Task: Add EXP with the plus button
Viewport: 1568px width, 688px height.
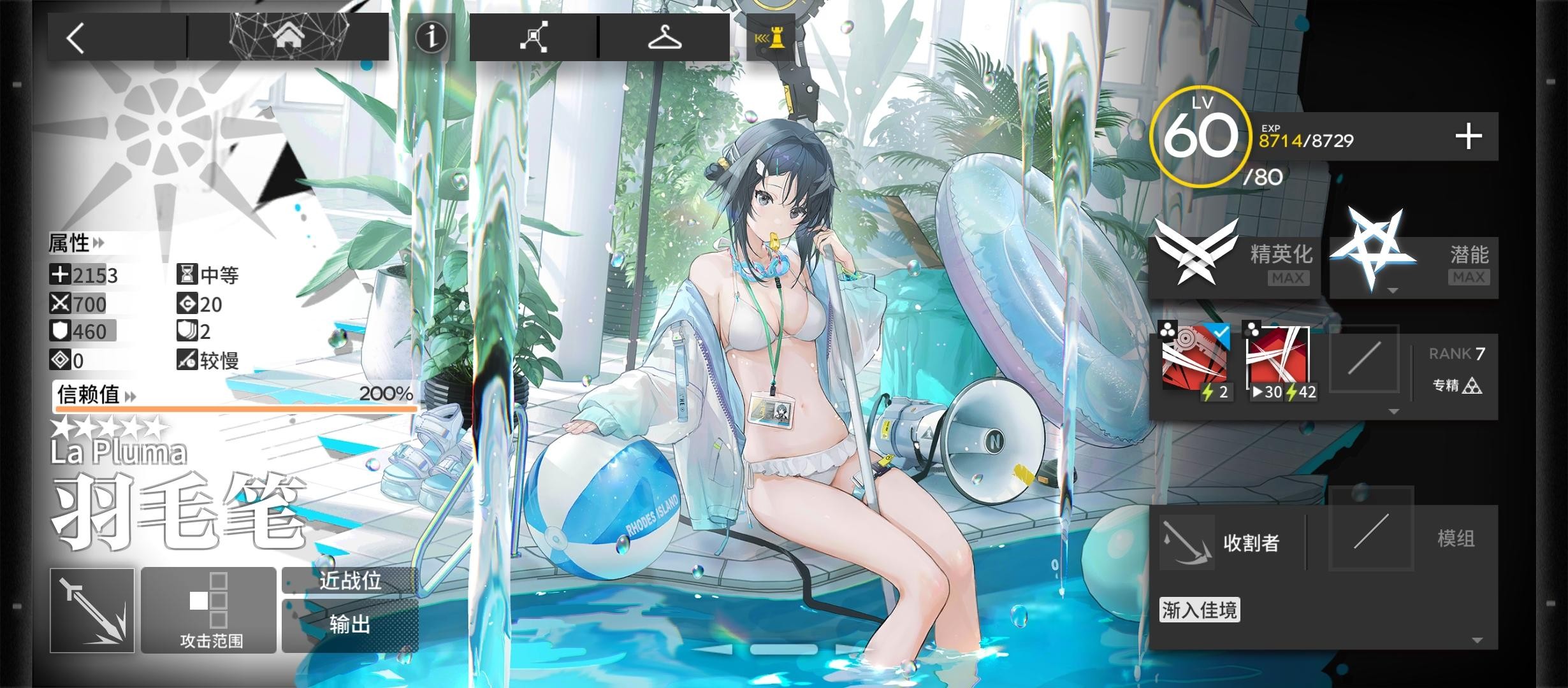Action: (x=1468, y=137)
